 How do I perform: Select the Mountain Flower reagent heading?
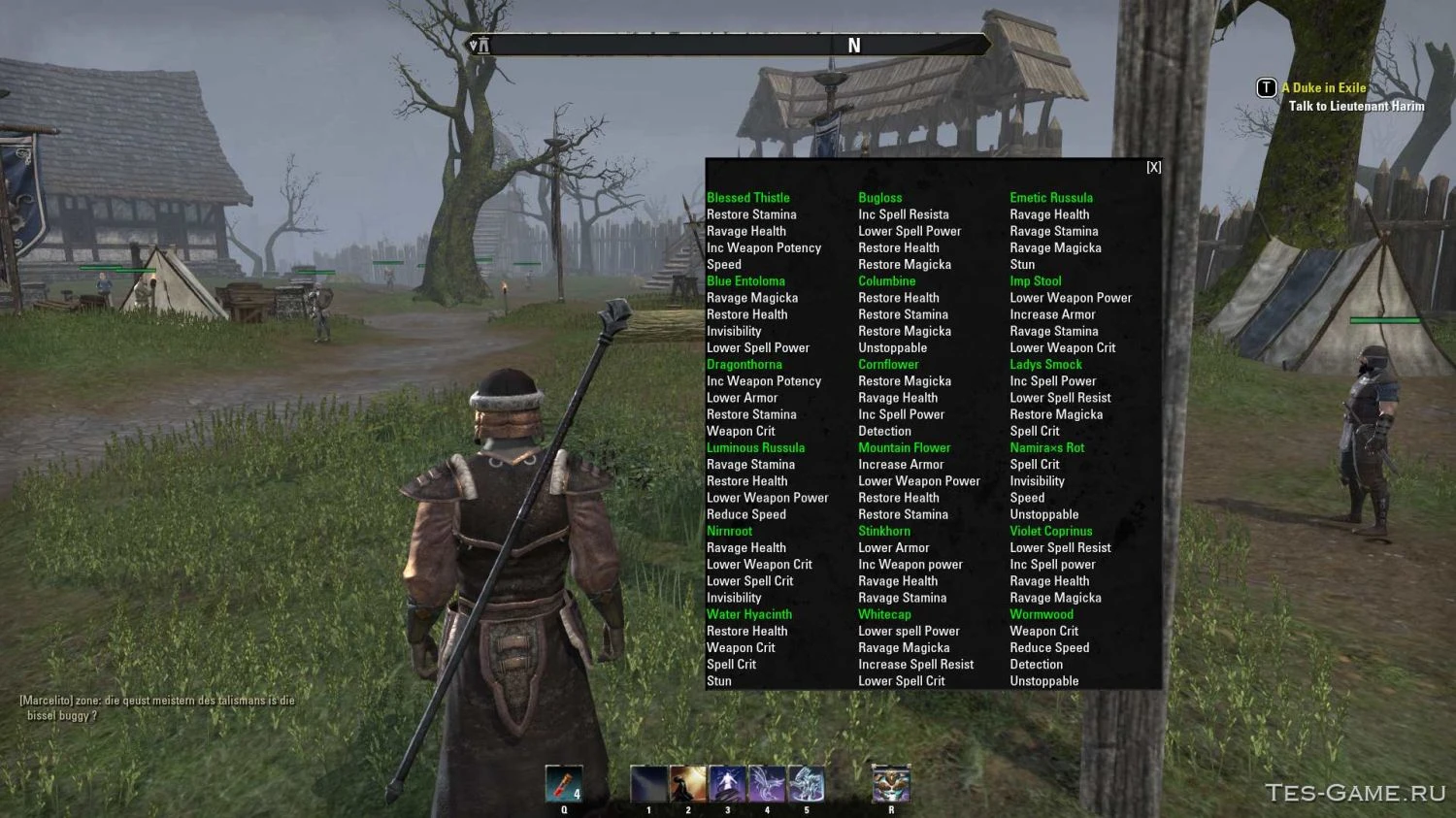pyautogui.click(x=904, y=447)
